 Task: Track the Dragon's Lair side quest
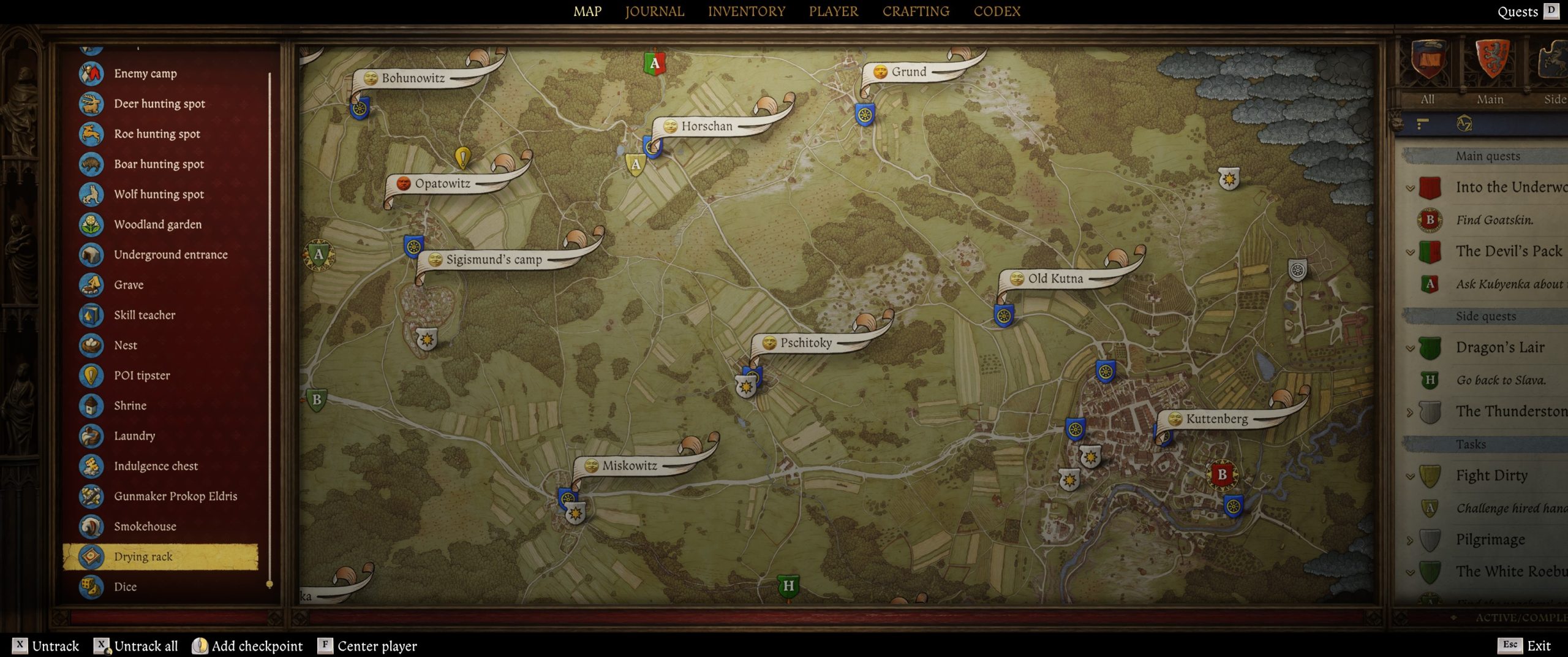tap(1500, 347)
